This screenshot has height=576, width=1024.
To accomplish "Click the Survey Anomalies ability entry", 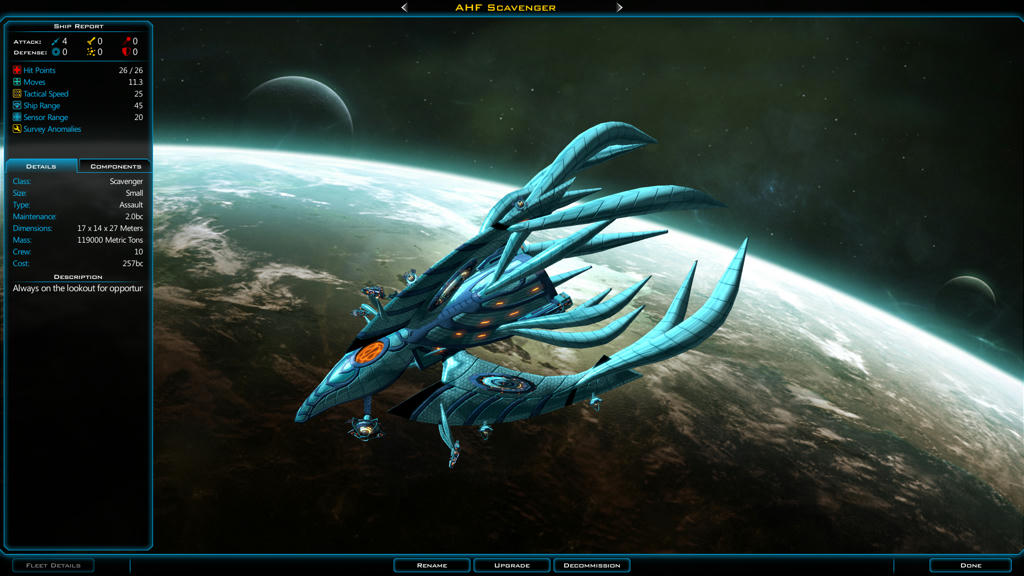I will (x=51, y=129).
